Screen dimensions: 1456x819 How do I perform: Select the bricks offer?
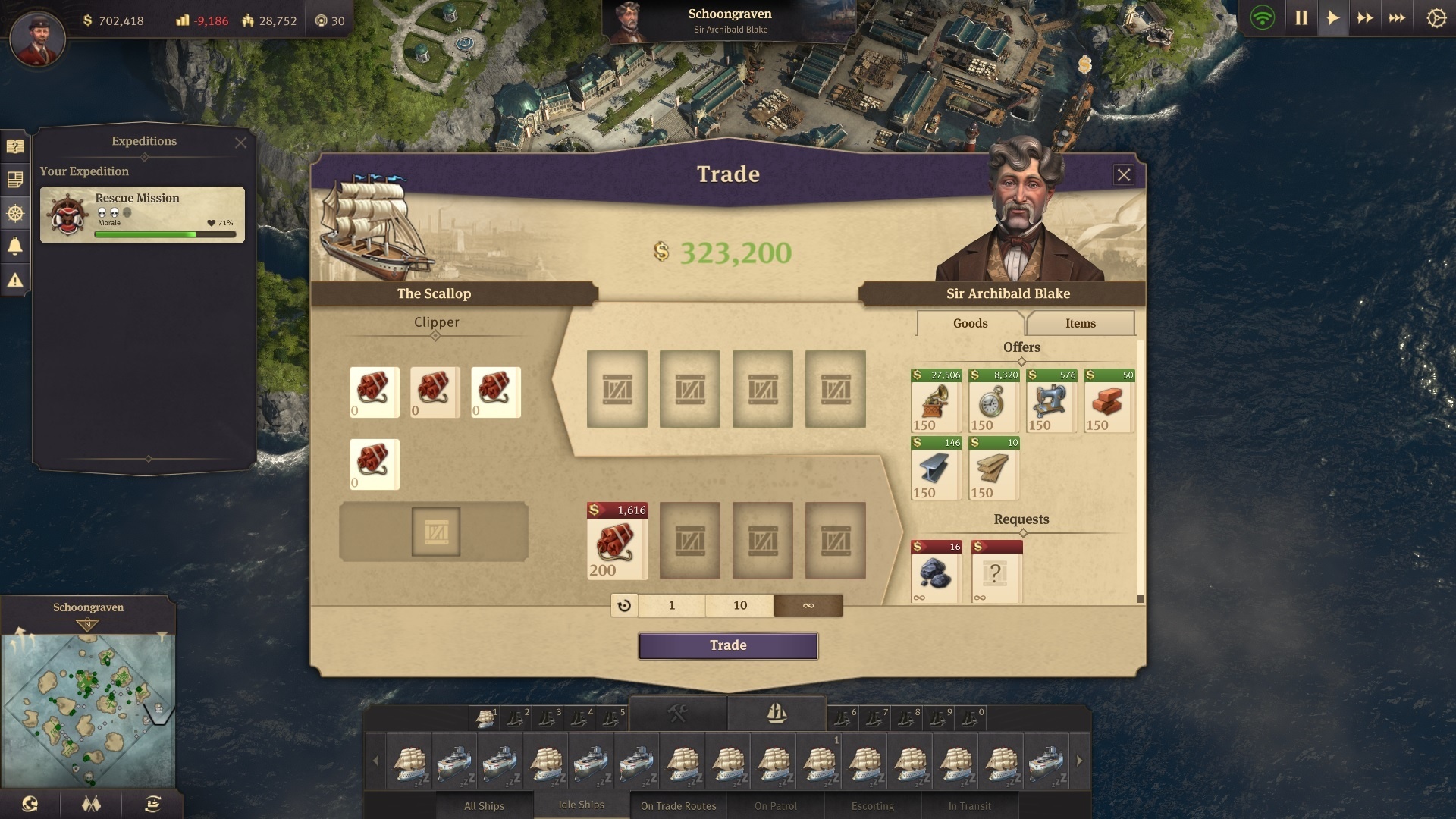[x=1109, y=401]
